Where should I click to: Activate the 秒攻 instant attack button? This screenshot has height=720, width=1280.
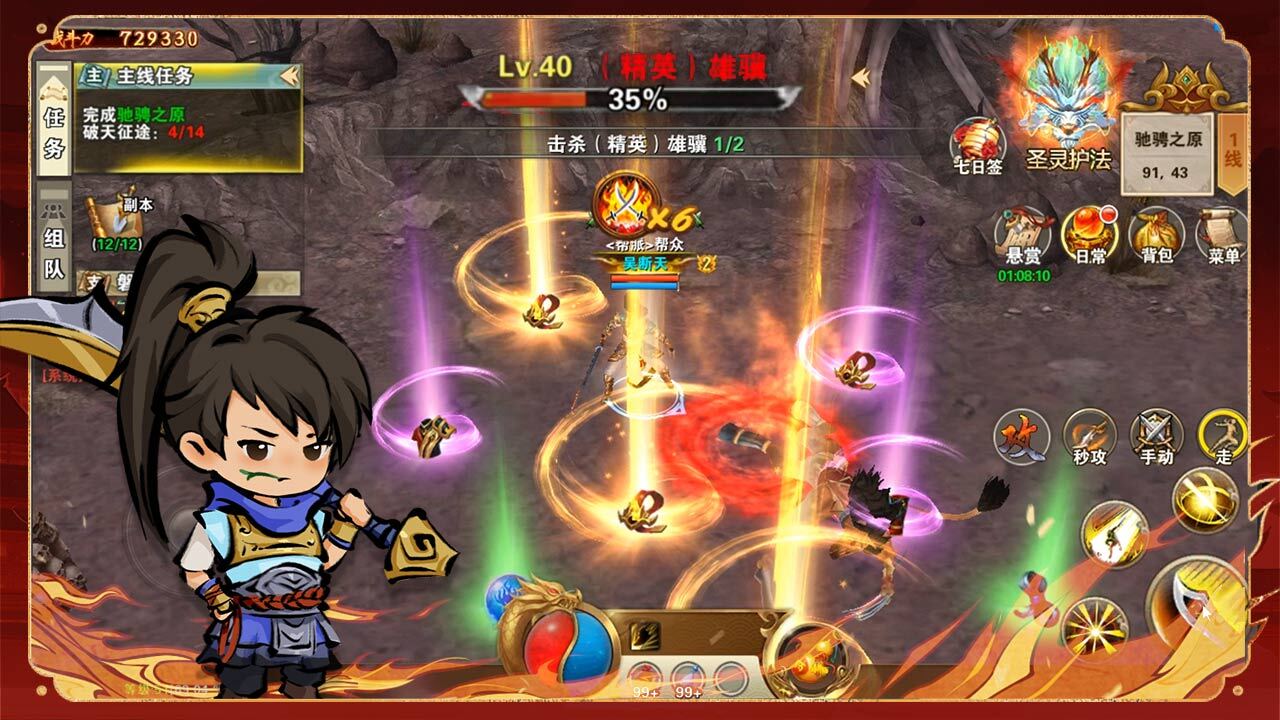[1089, 437]
